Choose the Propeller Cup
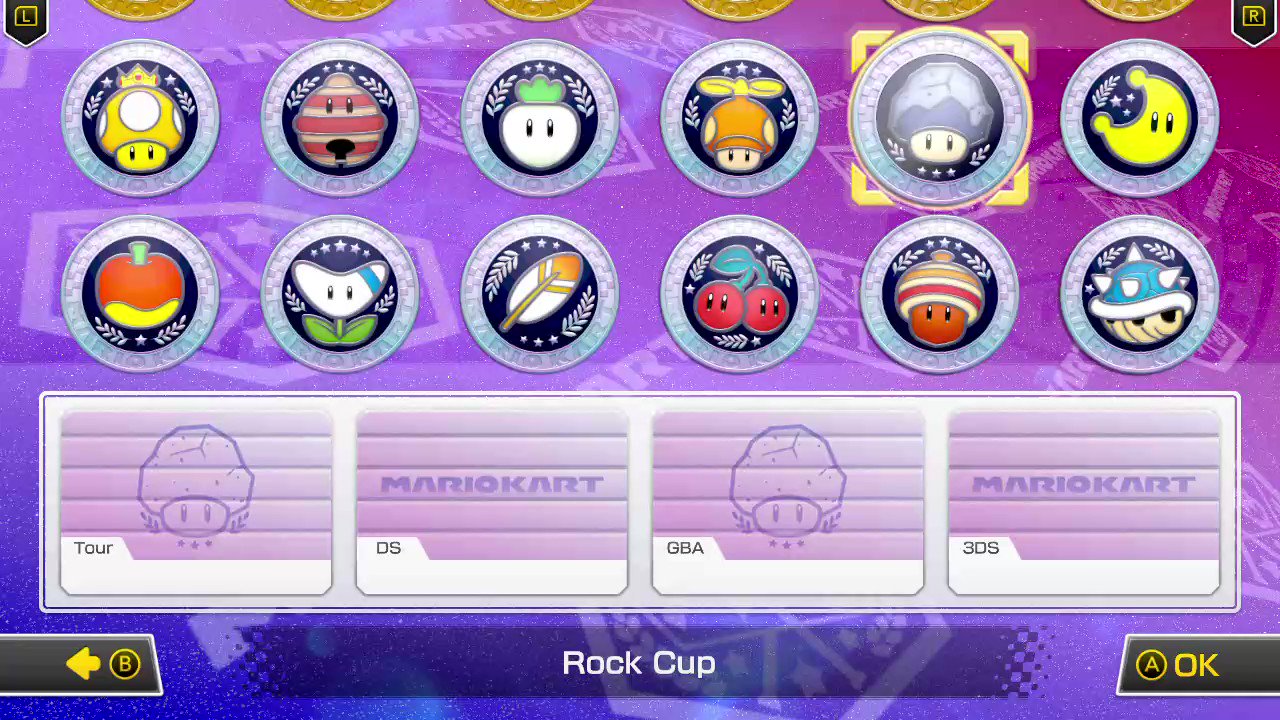 (x=740, y=118)
